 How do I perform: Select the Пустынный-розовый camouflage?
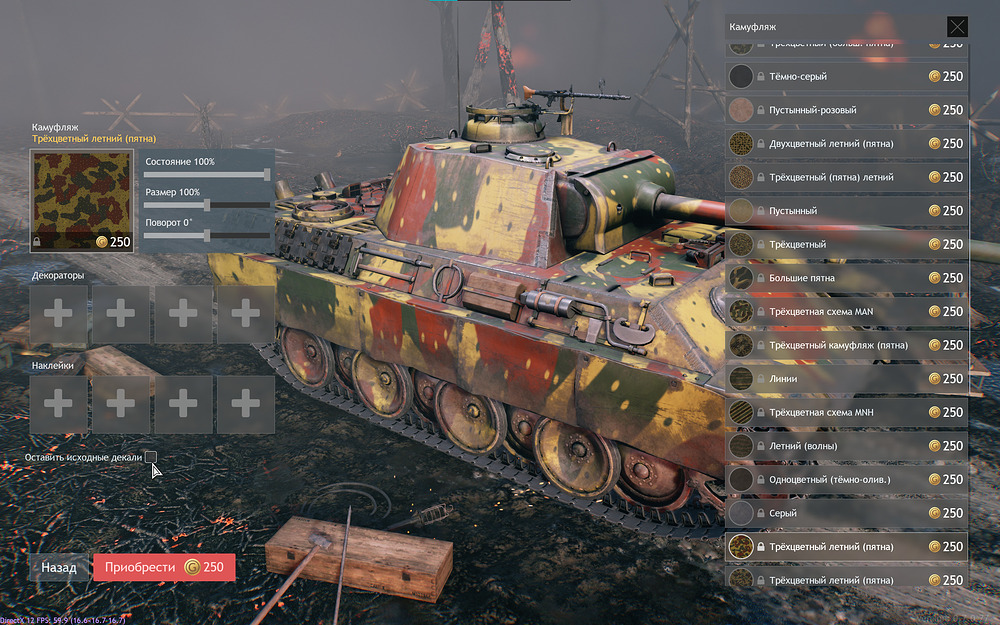846,110
